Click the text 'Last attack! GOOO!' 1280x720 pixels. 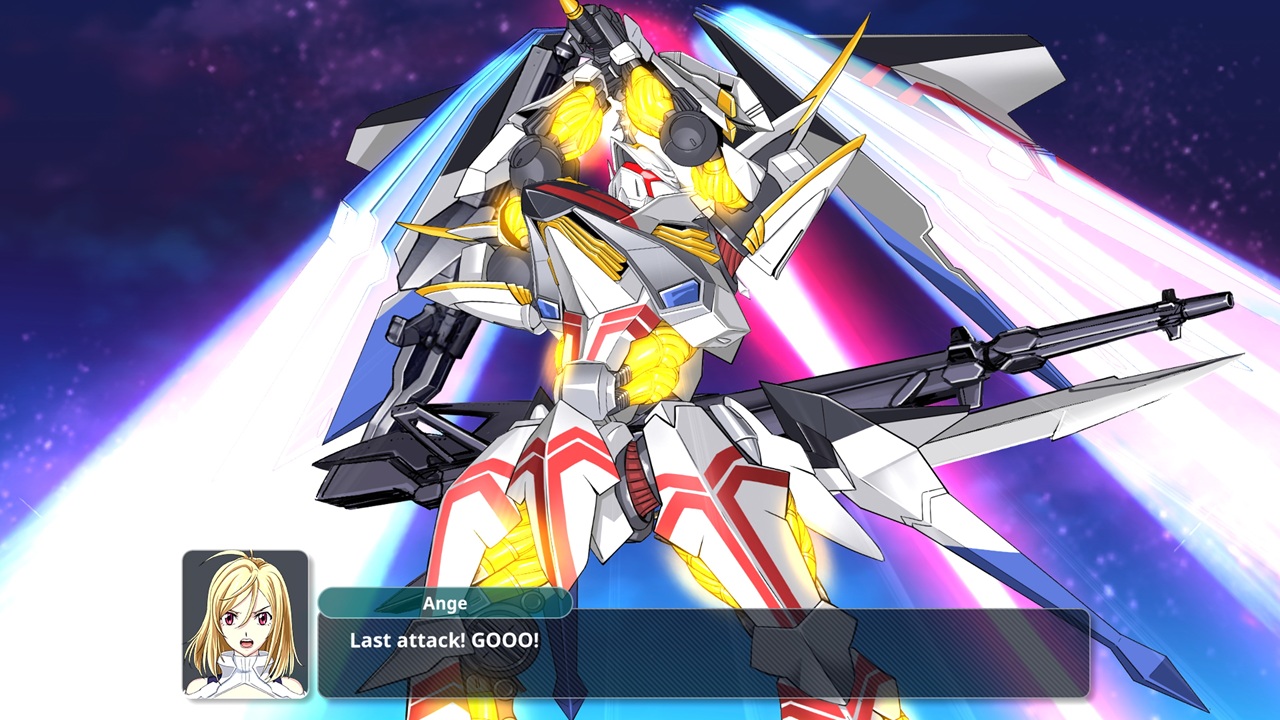(x=445, y=640)
